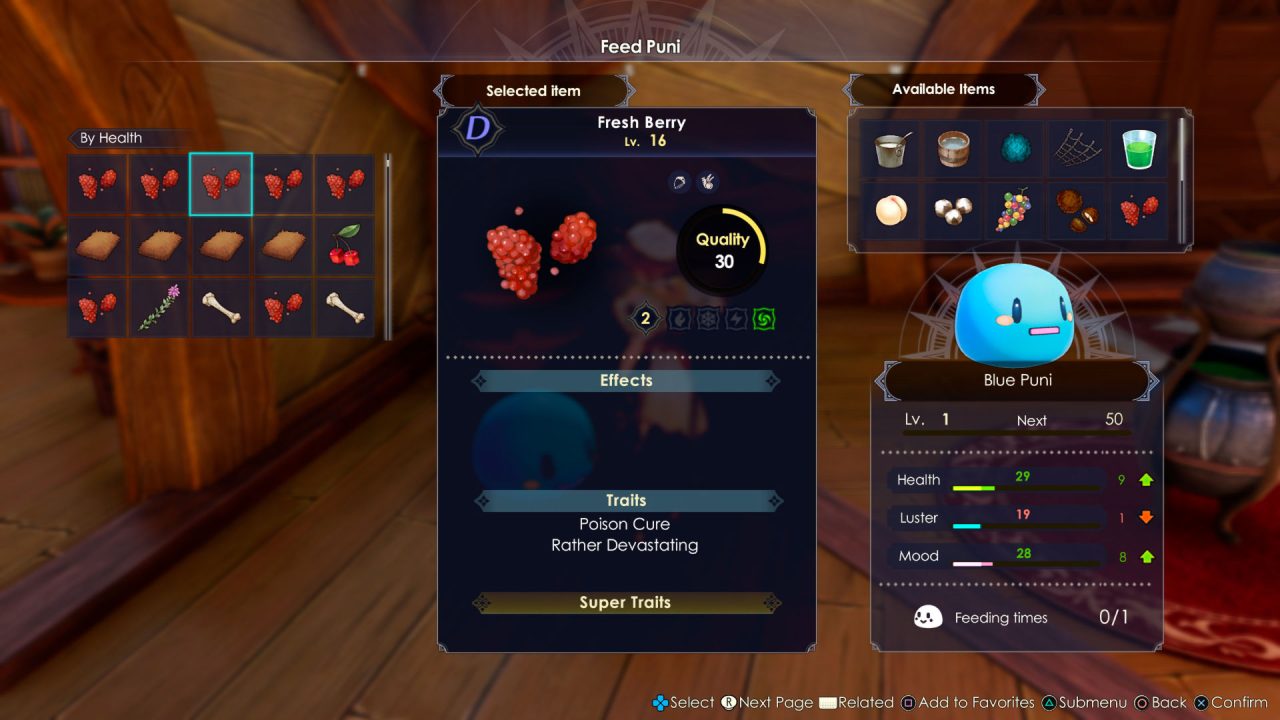The height and width of the screenshot is (720, 1280).
Task: Select the green drink glass
Action: pos(1138,150)
